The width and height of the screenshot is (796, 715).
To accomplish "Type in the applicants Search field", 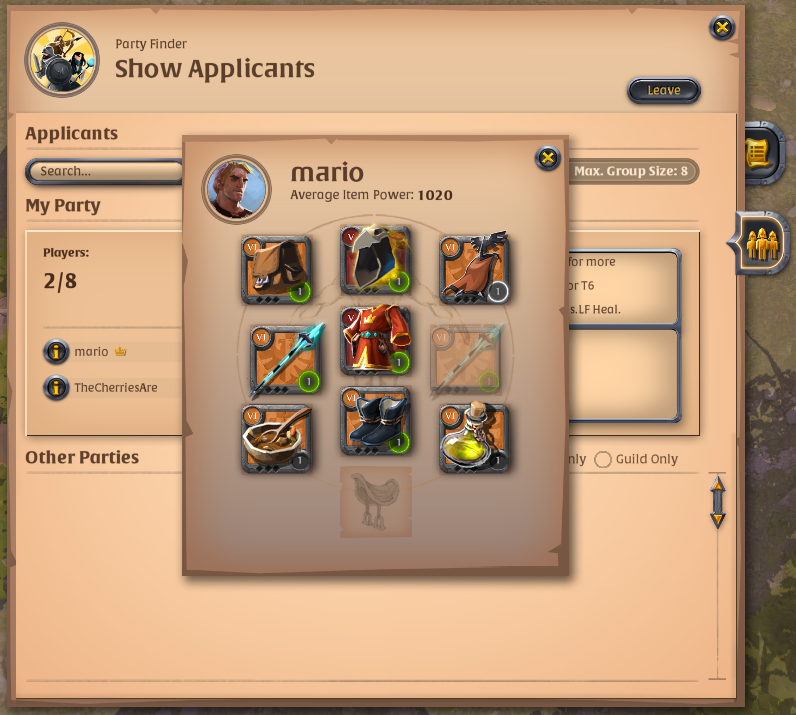I will coord(105,171).
